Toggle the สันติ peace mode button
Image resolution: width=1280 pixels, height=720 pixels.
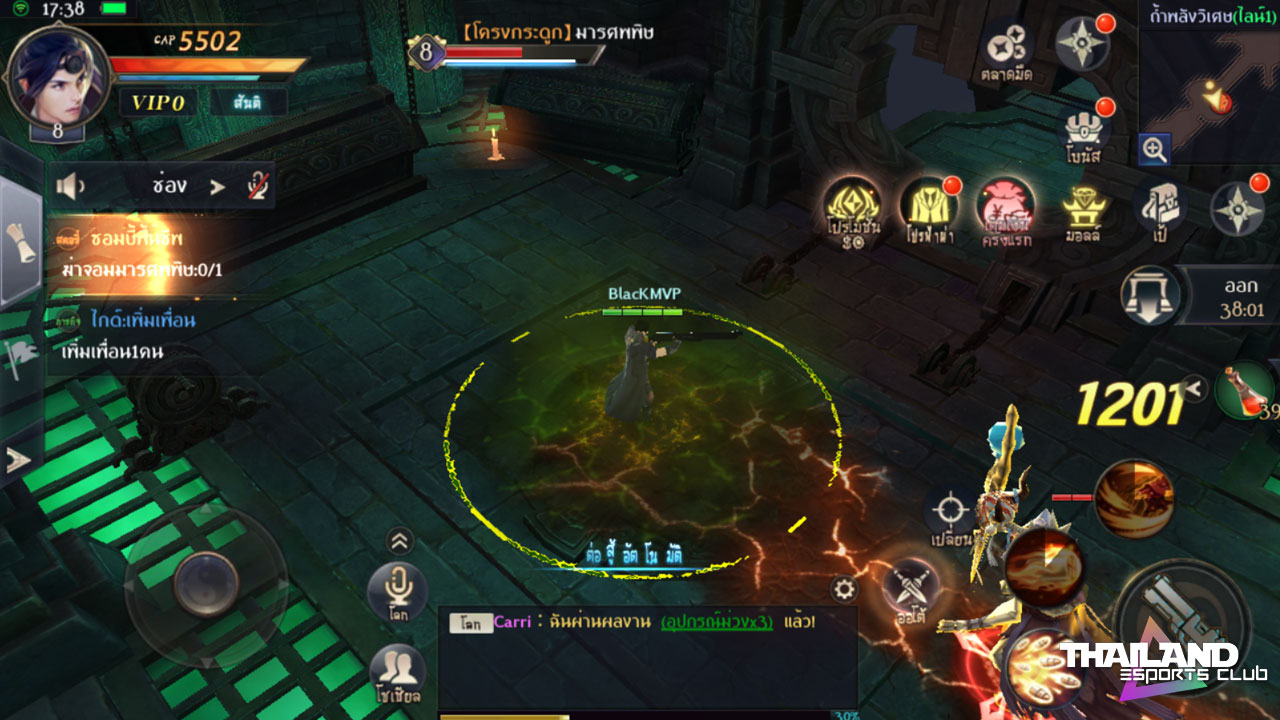249,102
